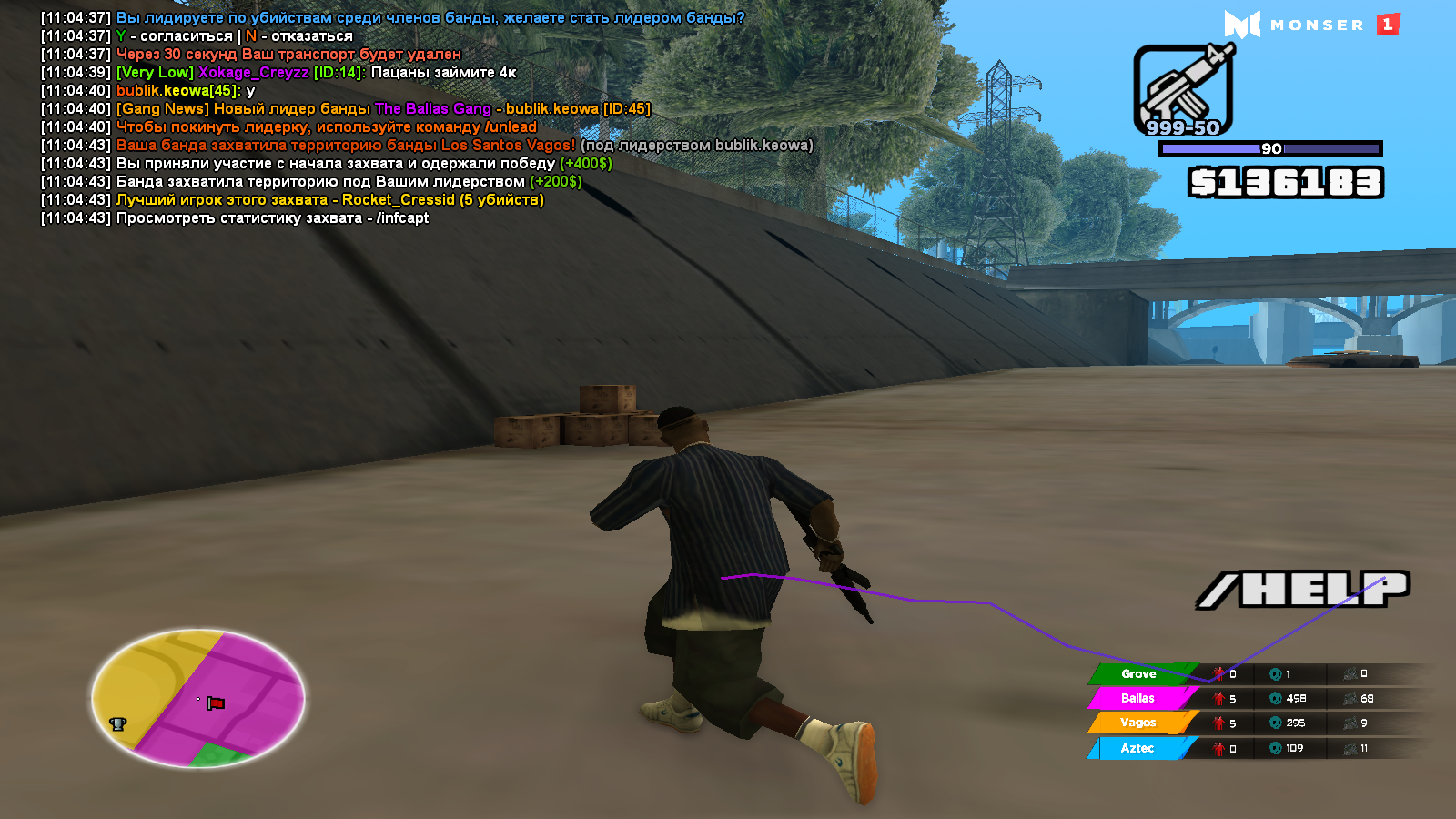Click the /HELP logo

click(1303, 590)
